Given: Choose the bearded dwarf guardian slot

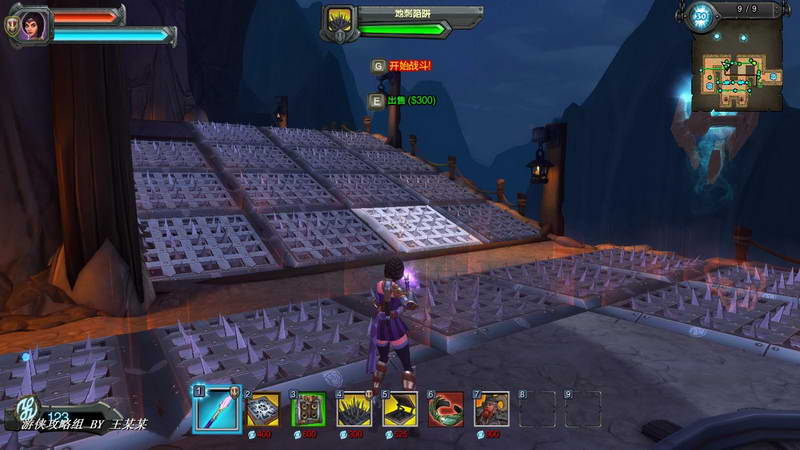Looking at the screenshot, I should (491, 408).
